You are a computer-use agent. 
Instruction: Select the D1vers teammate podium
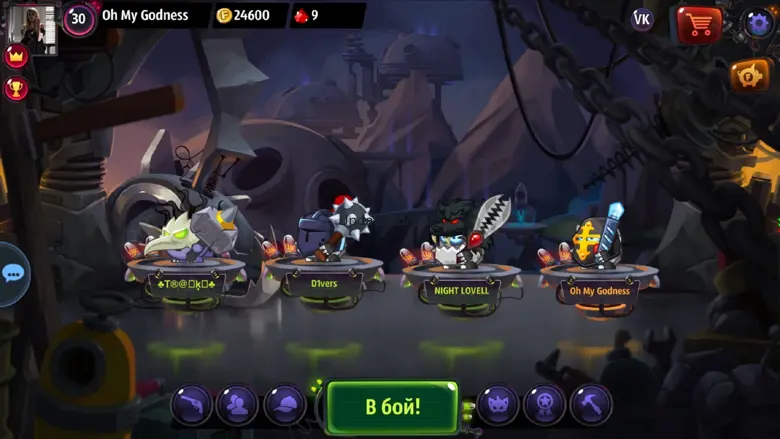pyautogui.click(x=323, y=282)
